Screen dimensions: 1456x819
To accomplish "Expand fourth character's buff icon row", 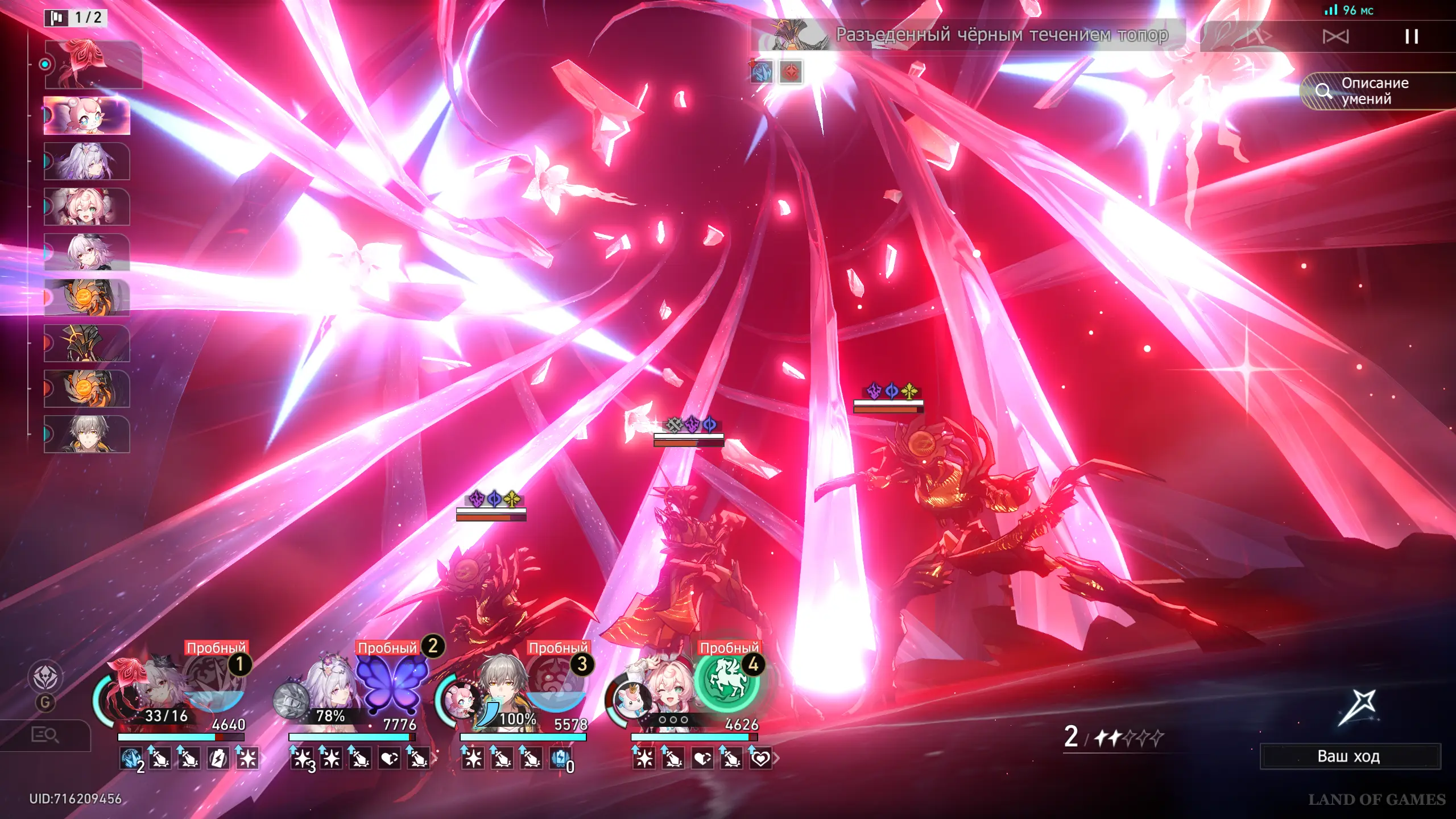I will tap(776, 758).
